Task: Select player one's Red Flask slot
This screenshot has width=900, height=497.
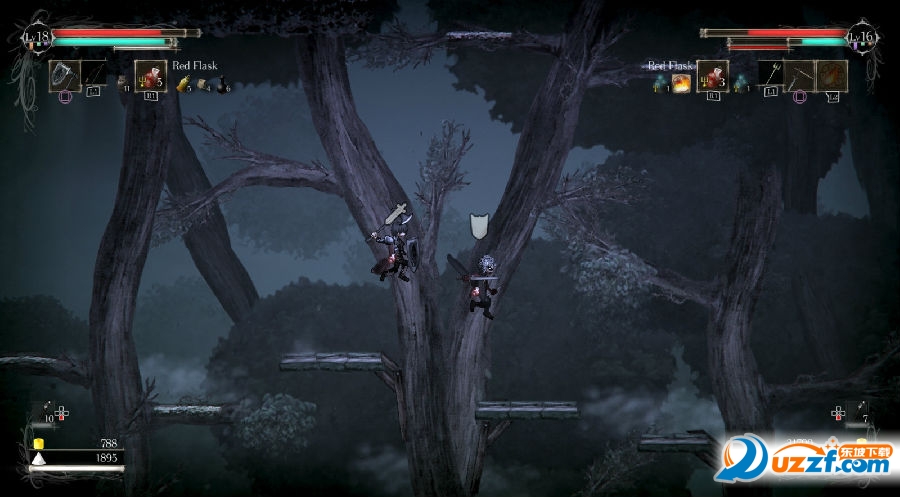Action: (x=150, y=76)
